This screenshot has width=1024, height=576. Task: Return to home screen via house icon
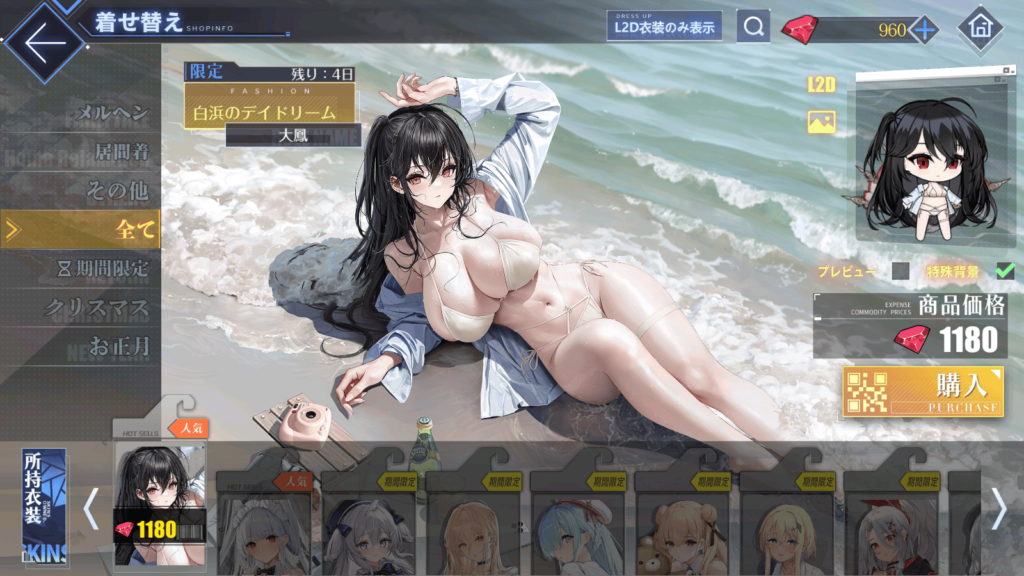(x=980, y=28)
